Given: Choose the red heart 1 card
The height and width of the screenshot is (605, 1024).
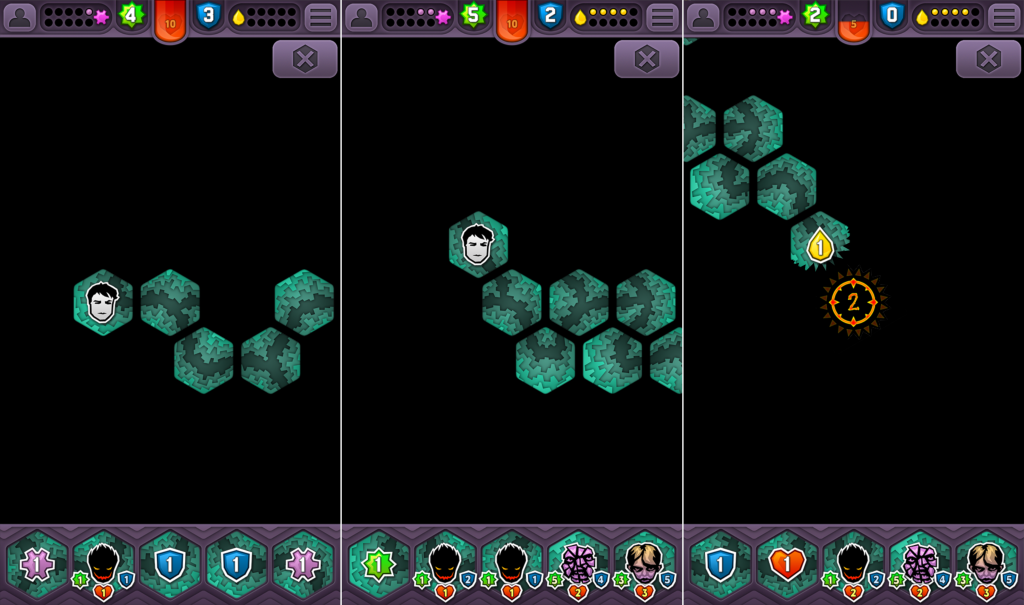Looking at the screenshot, I should coord(787,564).
